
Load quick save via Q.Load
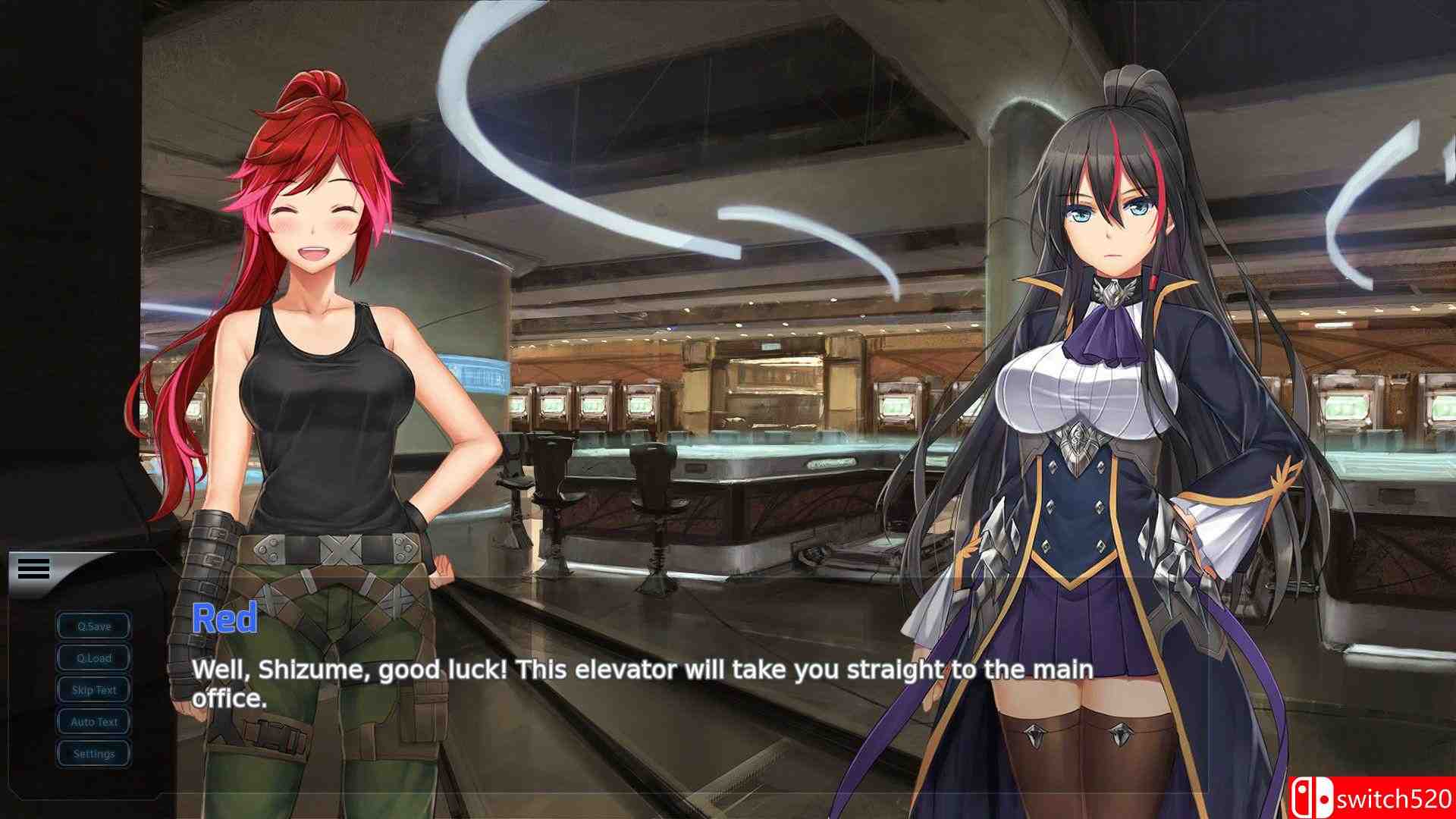(94, 658)
